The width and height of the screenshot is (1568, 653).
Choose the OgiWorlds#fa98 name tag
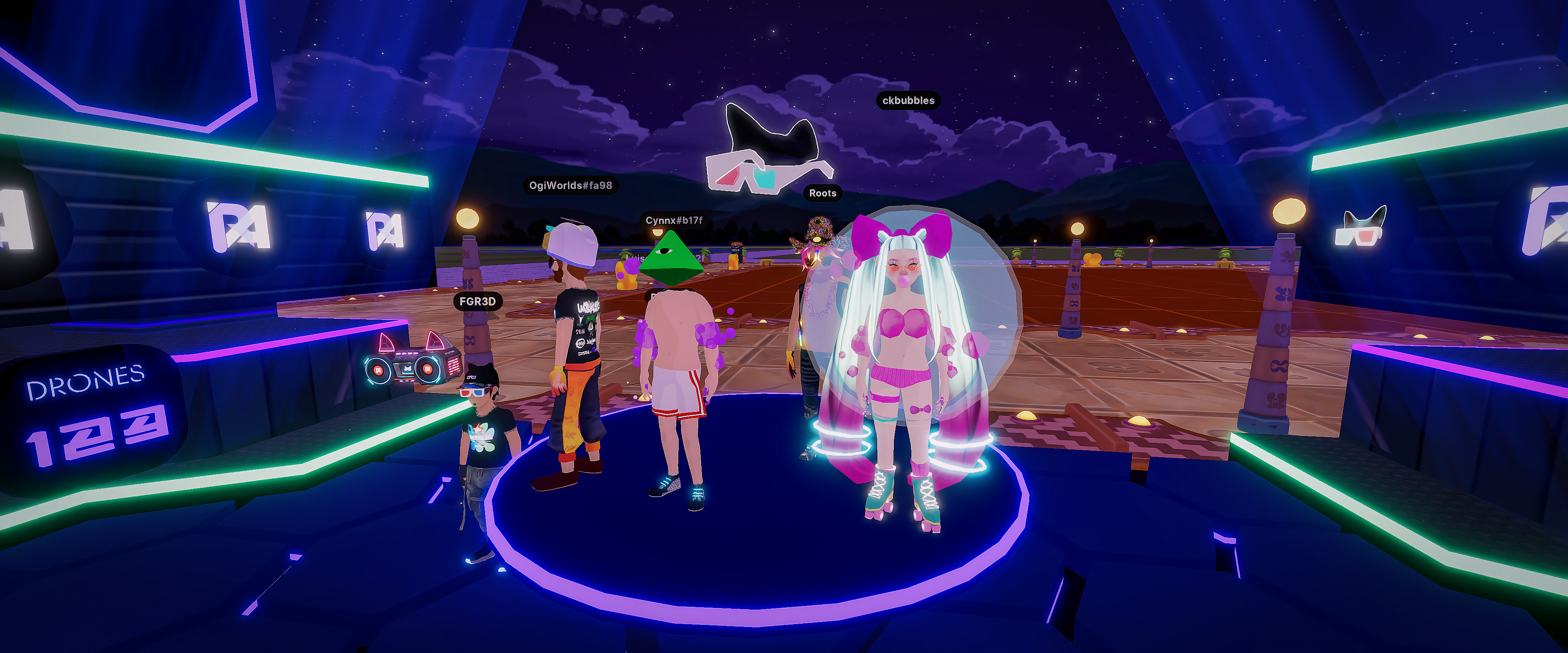pyautogui.click(x=570, y=185)
